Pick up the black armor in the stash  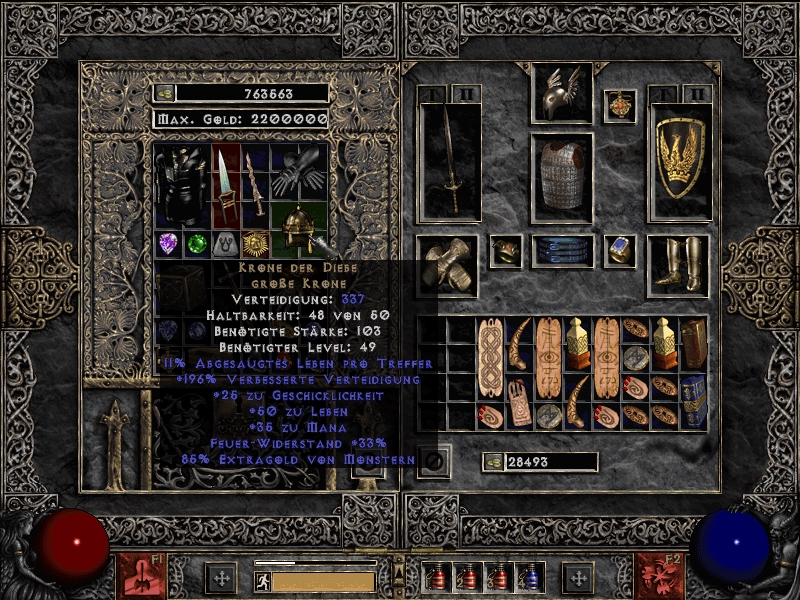[x=181, y=185]
